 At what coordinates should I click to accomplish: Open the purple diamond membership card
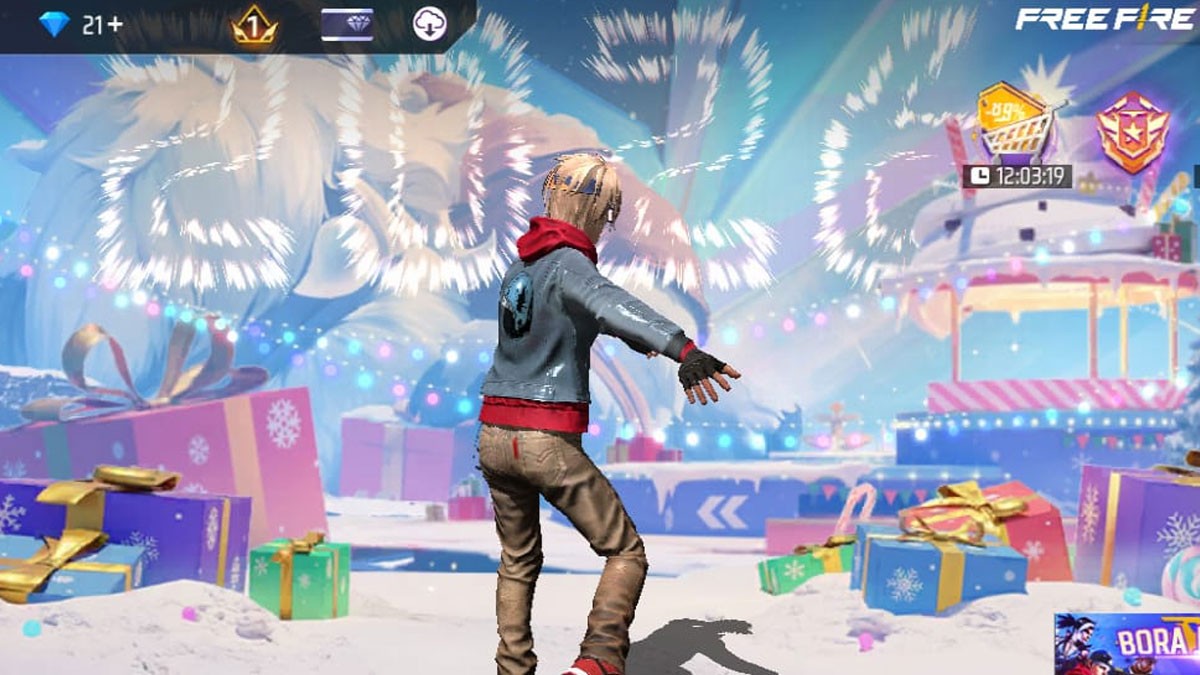[x=346, y=25]
